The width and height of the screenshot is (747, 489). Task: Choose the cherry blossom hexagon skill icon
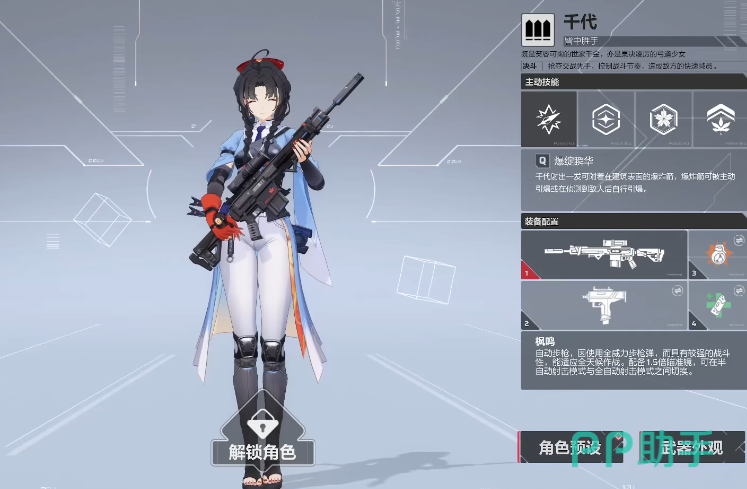pos(662,120)
